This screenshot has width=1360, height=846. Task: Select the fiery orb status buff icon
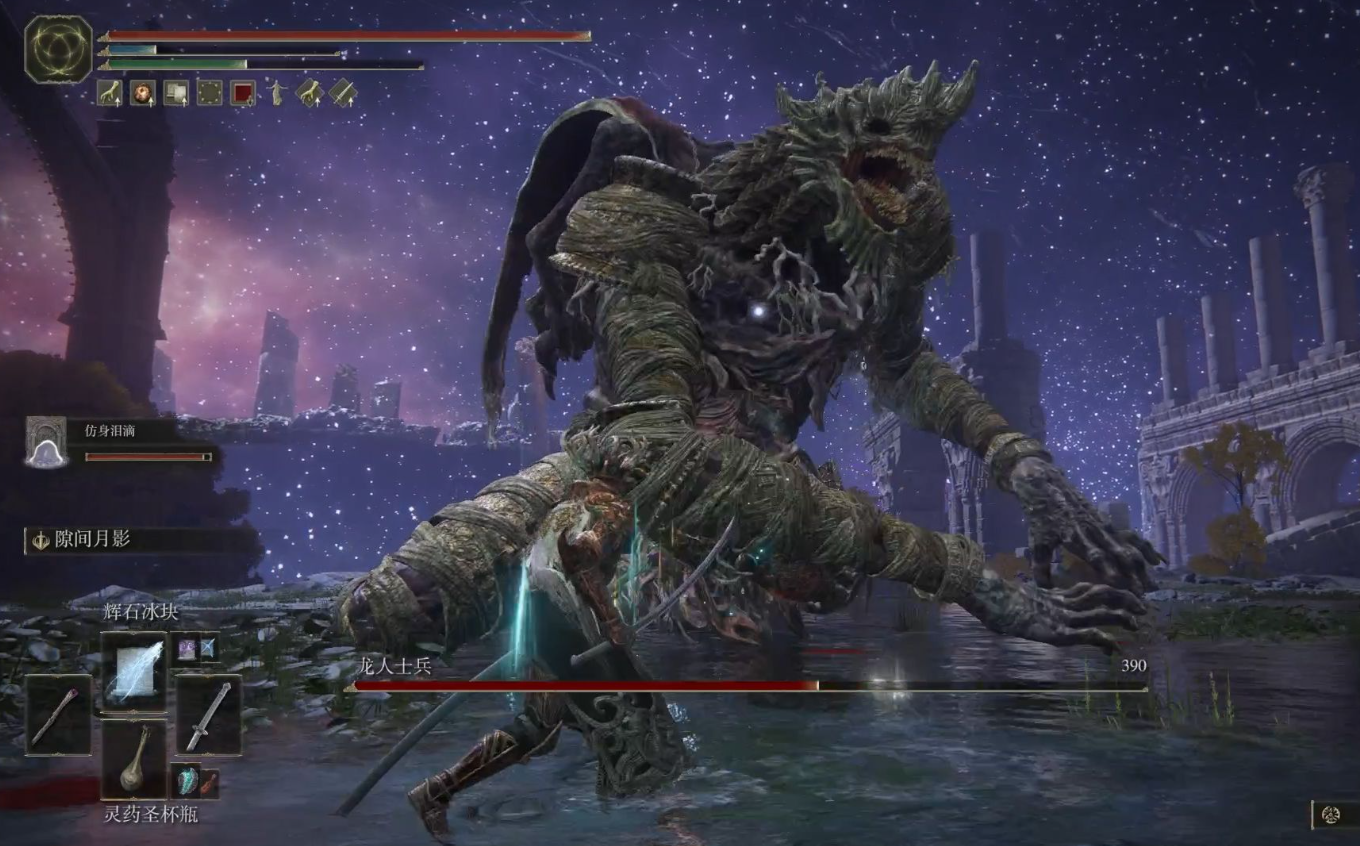(143, 93)
